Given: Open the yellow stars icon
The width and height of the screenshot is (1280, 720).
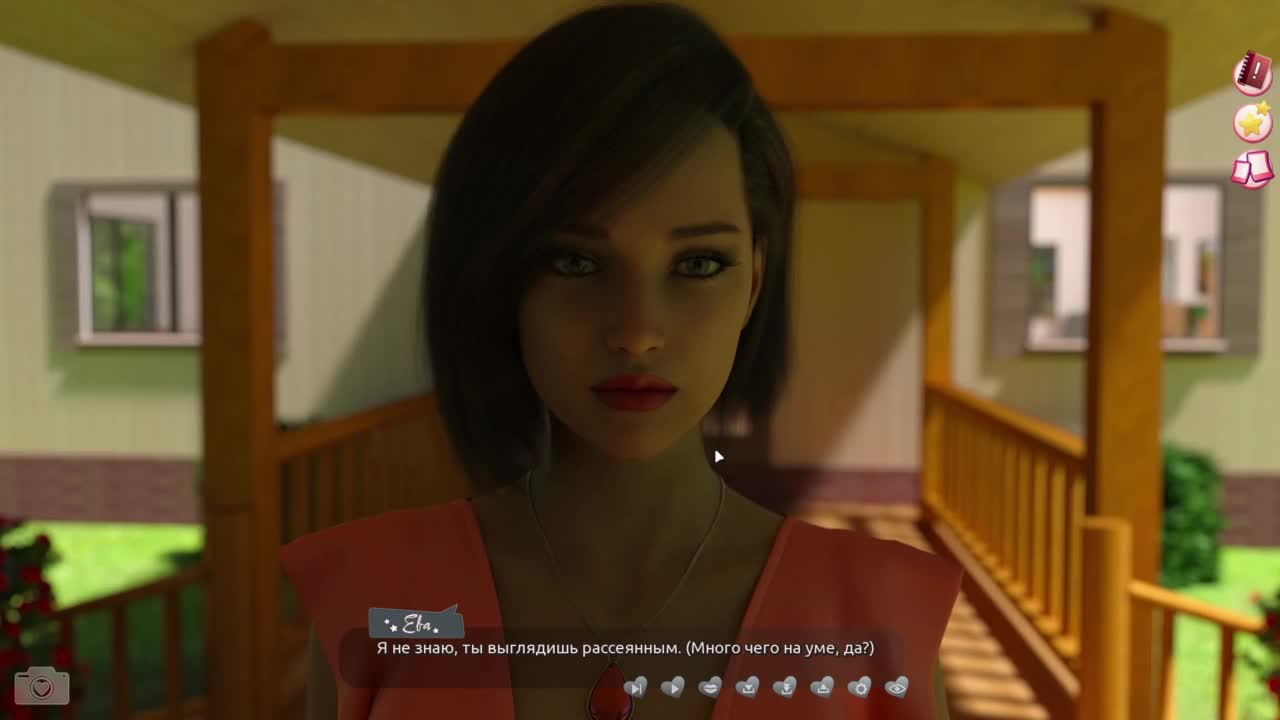Looking at the screenshot, I should tap(1252, 122).
